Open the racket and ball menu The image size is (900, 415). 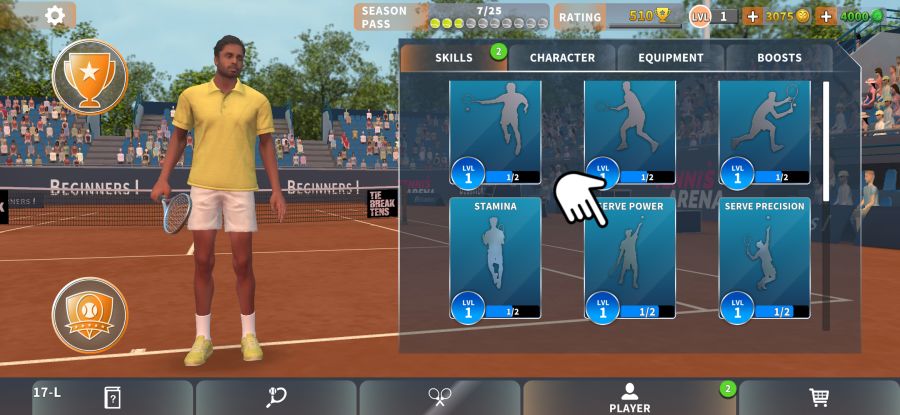(x=276, y=397)
